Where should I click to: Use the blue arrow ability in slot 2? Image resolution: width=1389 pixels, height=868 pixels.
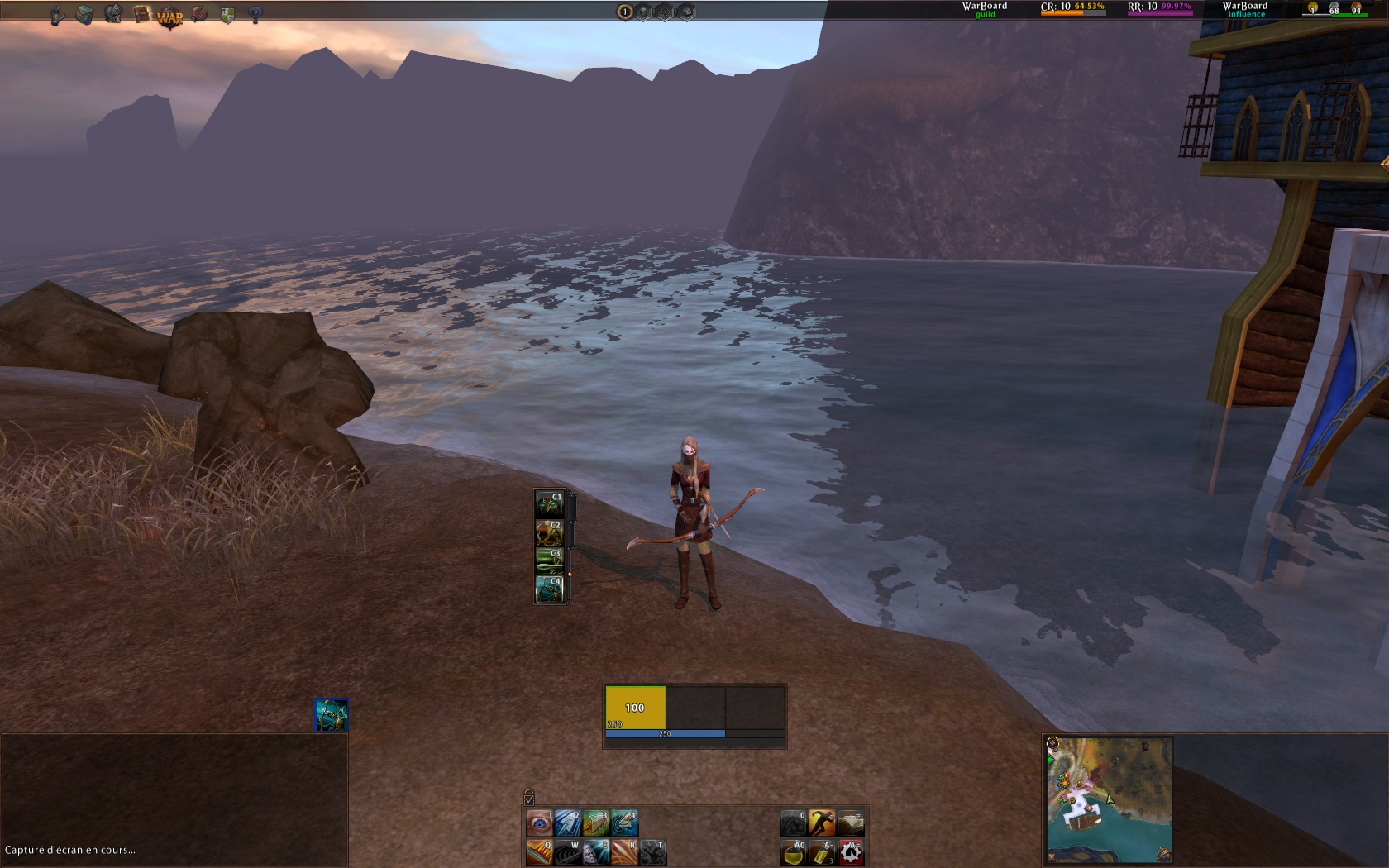click(567, 823)
